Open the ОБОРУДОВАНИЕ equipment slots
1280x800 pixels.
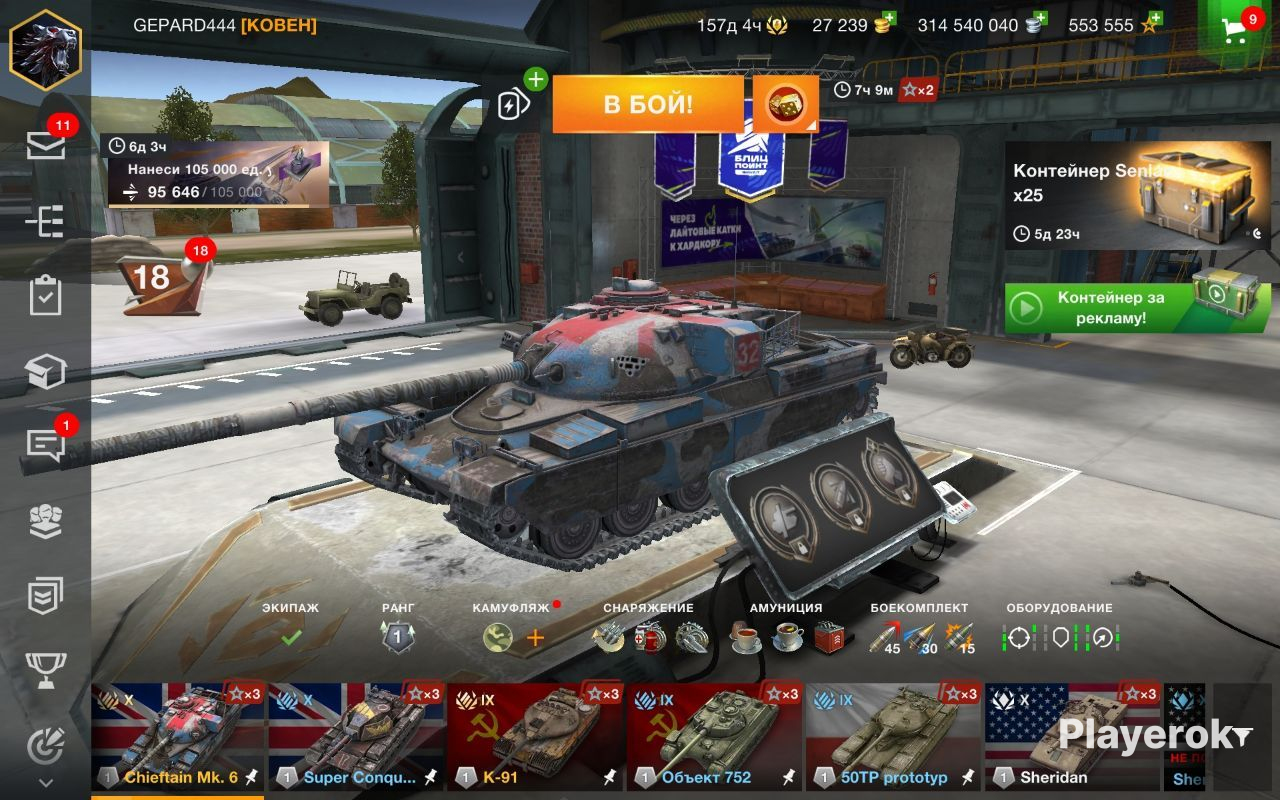point(1060,636)
